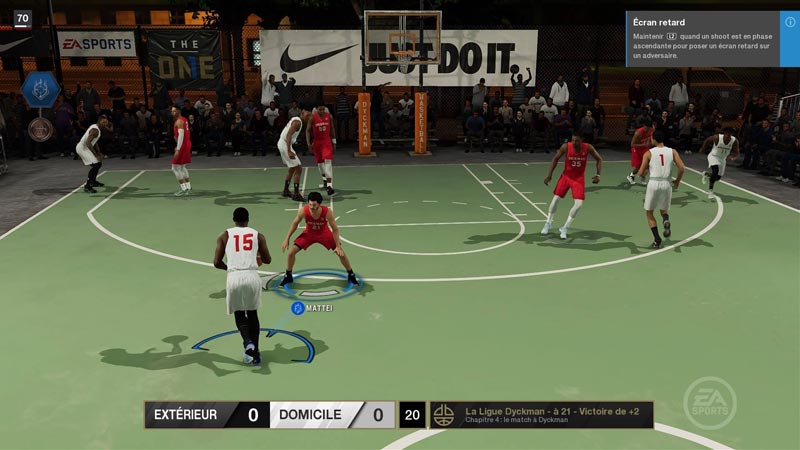
Task: Click the bronze circular badge icon
Action: coord(40,128)
